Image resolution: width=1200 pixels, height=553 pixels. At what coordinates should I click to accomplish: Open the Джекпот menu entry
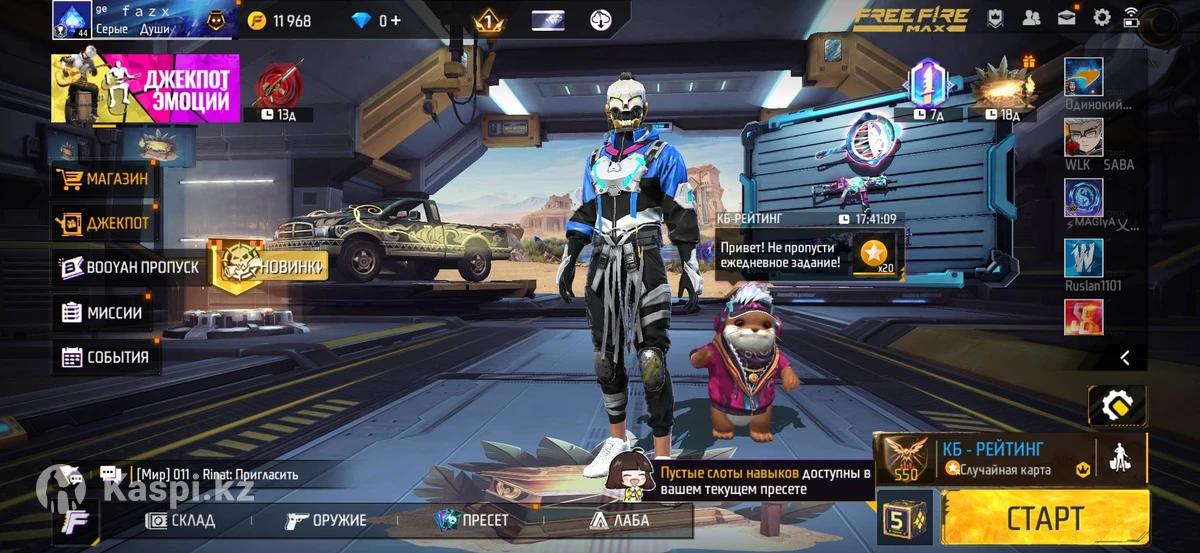coord(105,224)
